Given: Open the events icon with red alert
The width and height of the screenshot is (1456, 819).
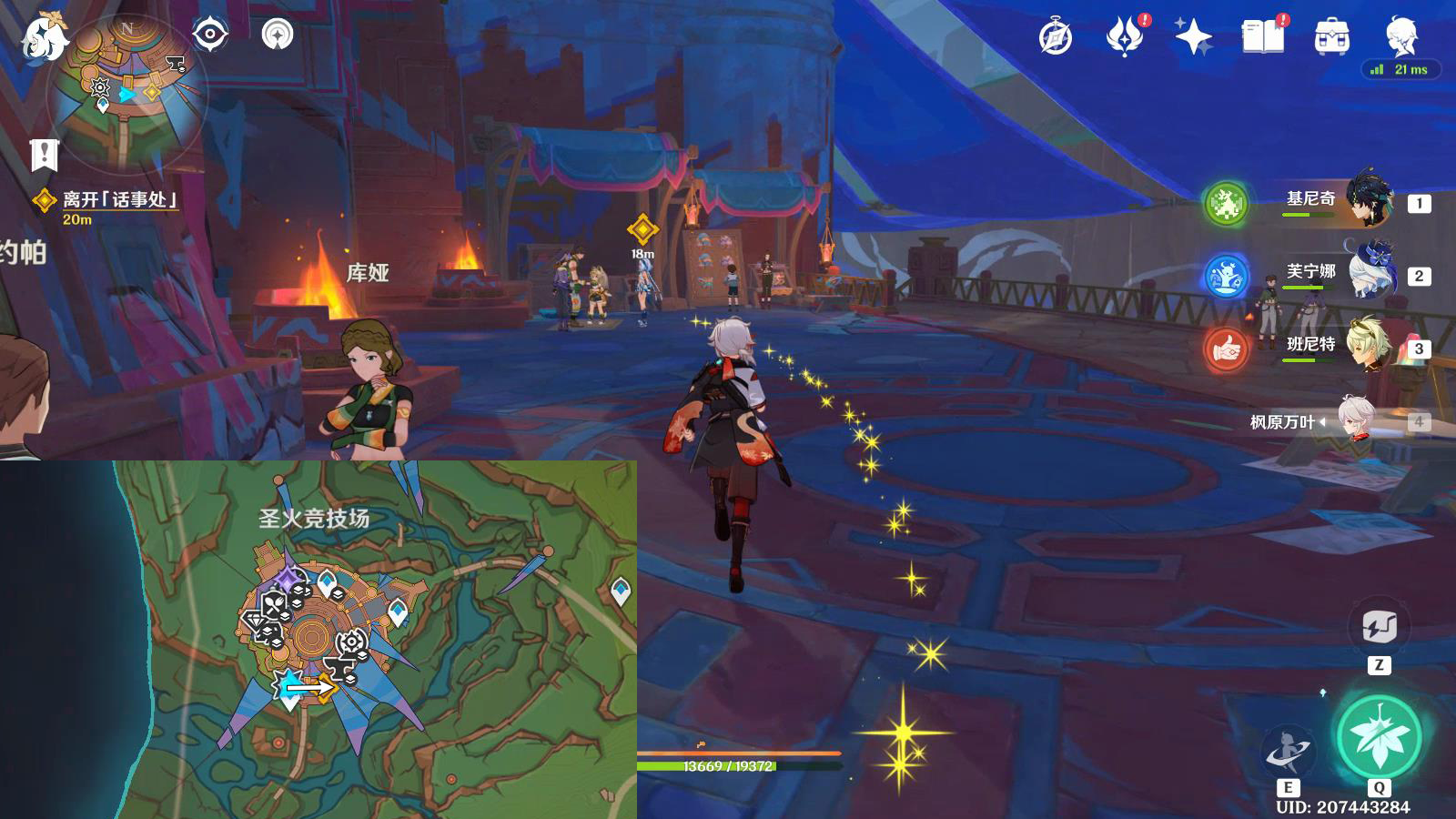Looking at the screenshot, I should (x=1125, y=37).
